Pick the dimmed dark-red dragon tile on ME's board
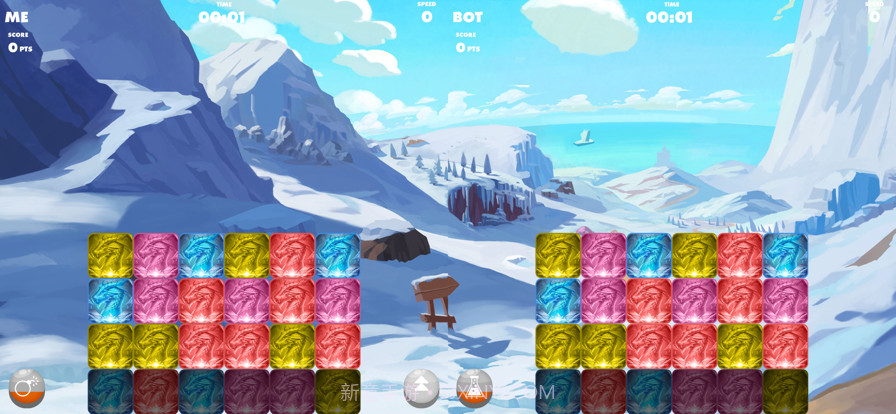 pos(155,391)
